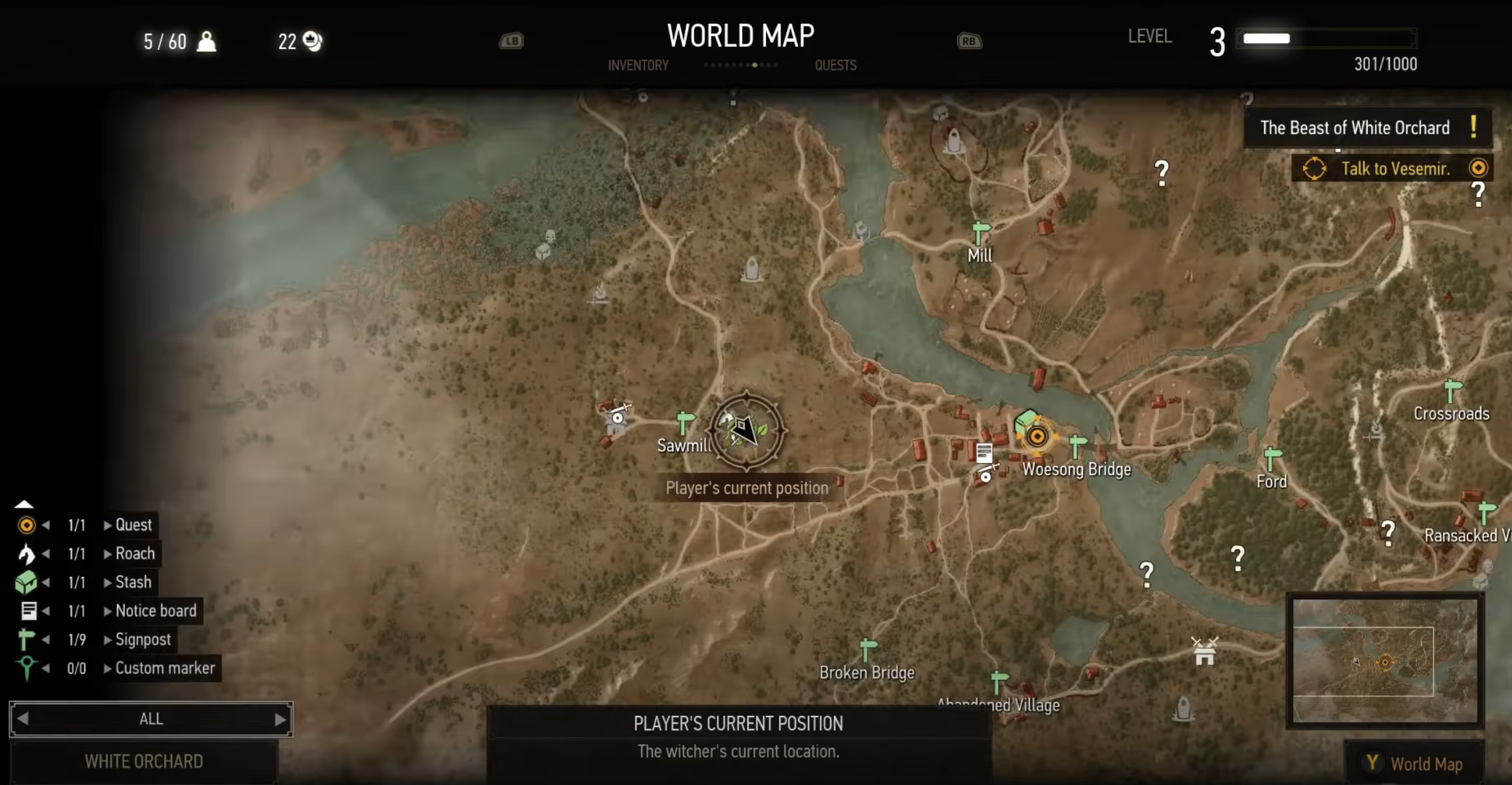The image size is (1512, 785).
Task: Choose the Custom marker legend entry
Action: (164, 668)
